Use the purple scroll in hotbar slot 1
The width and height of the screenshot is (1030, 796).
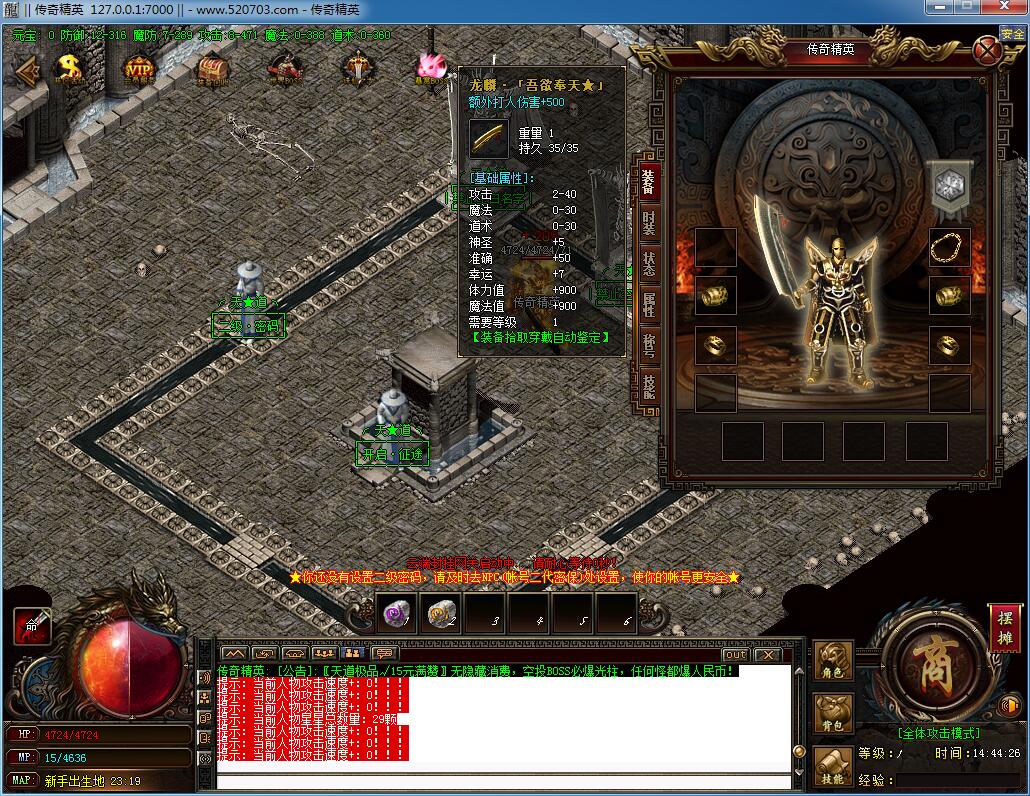coord(396,614)
